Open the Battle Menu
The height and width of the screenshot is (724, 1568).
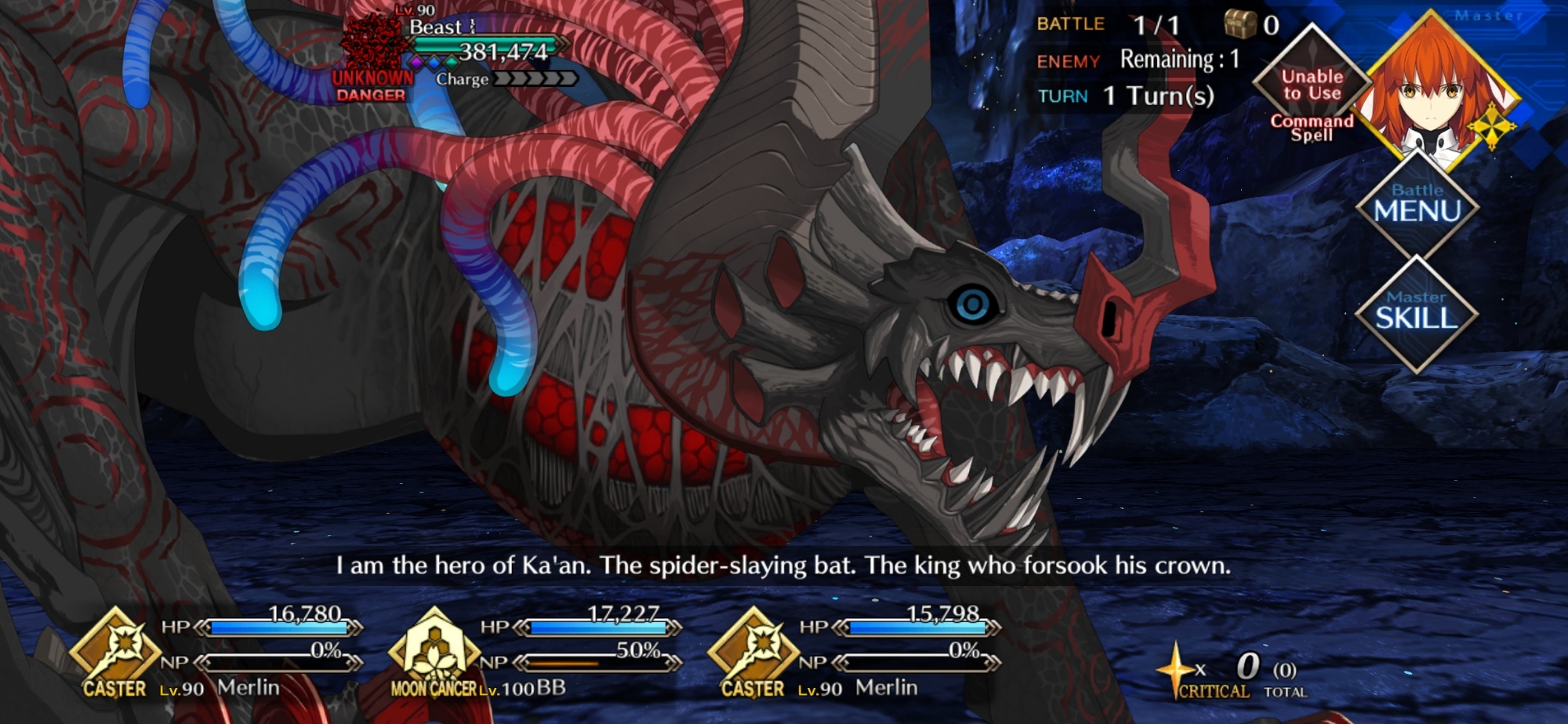pyautogui.click(x=1417, y=206)
